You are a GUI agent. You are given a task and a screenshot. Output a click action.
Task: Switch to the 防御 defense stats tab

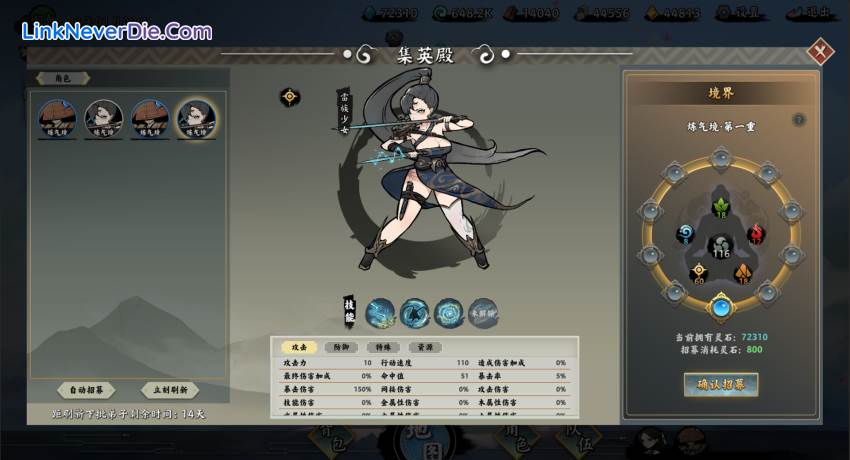[x=341, y=347]
